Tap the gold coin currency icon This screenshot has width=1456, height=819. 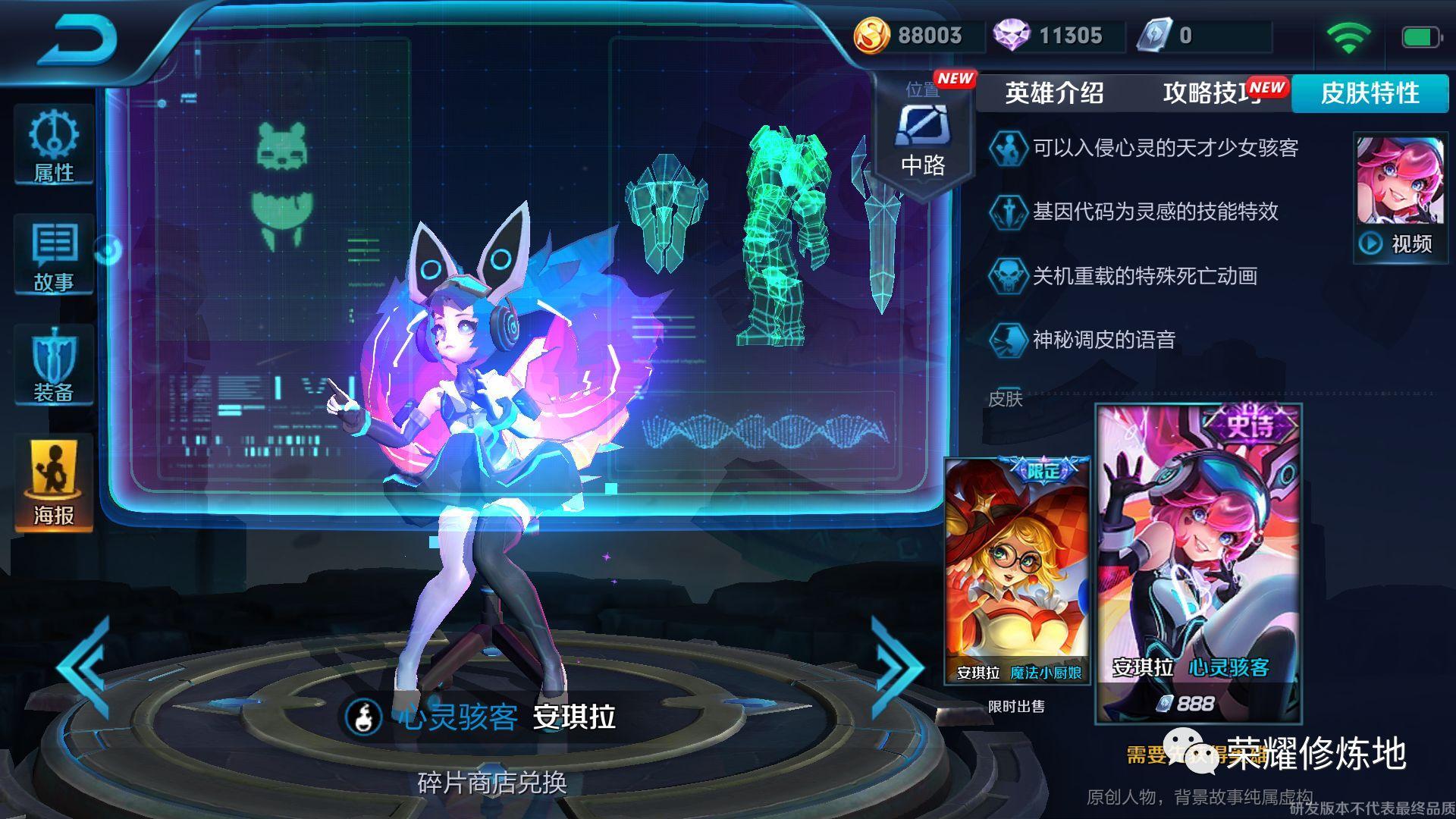pyautogui.click(x=871, y=36)
